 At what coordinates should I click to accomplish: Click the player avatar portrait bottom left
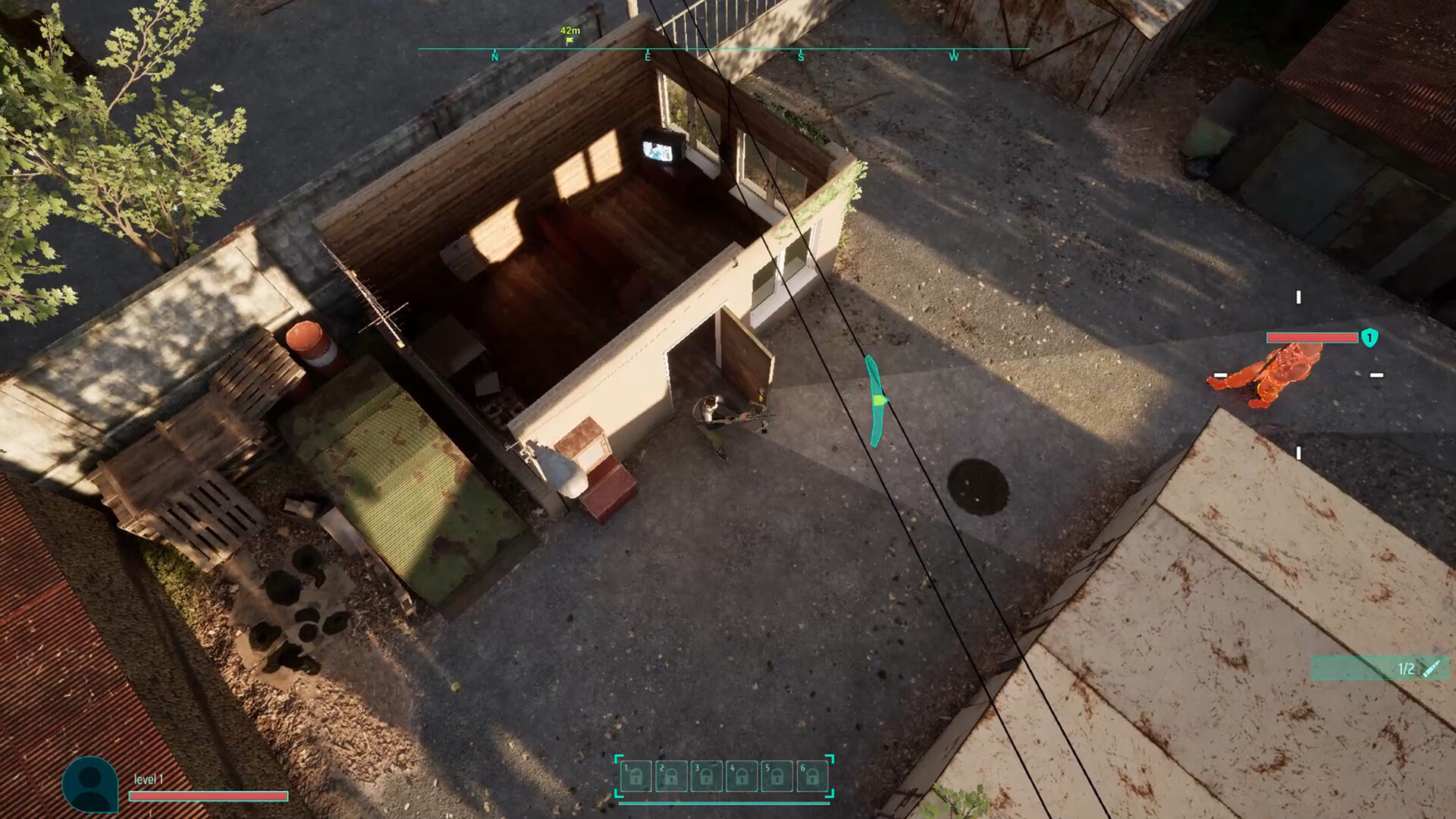point(90,784)
